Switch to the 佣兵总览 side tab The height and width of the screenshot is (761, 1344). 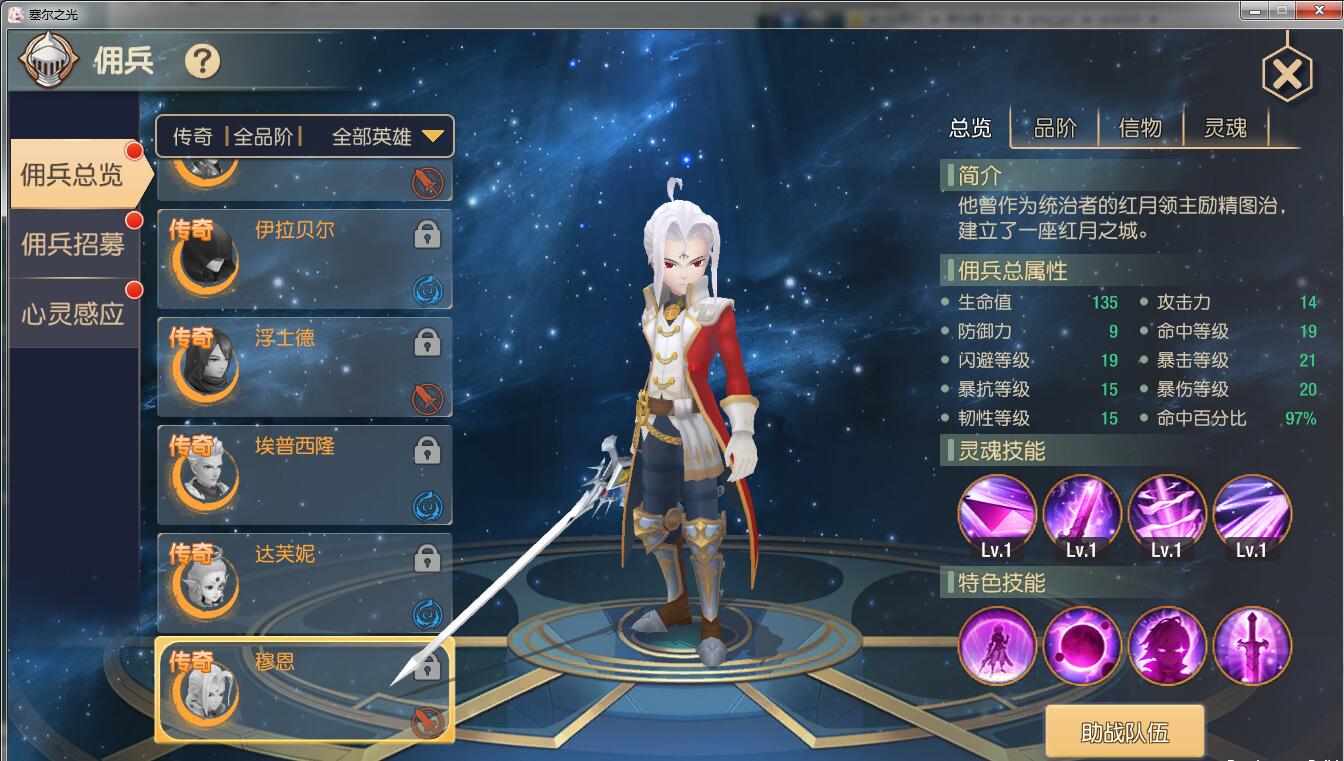point(75,175)
